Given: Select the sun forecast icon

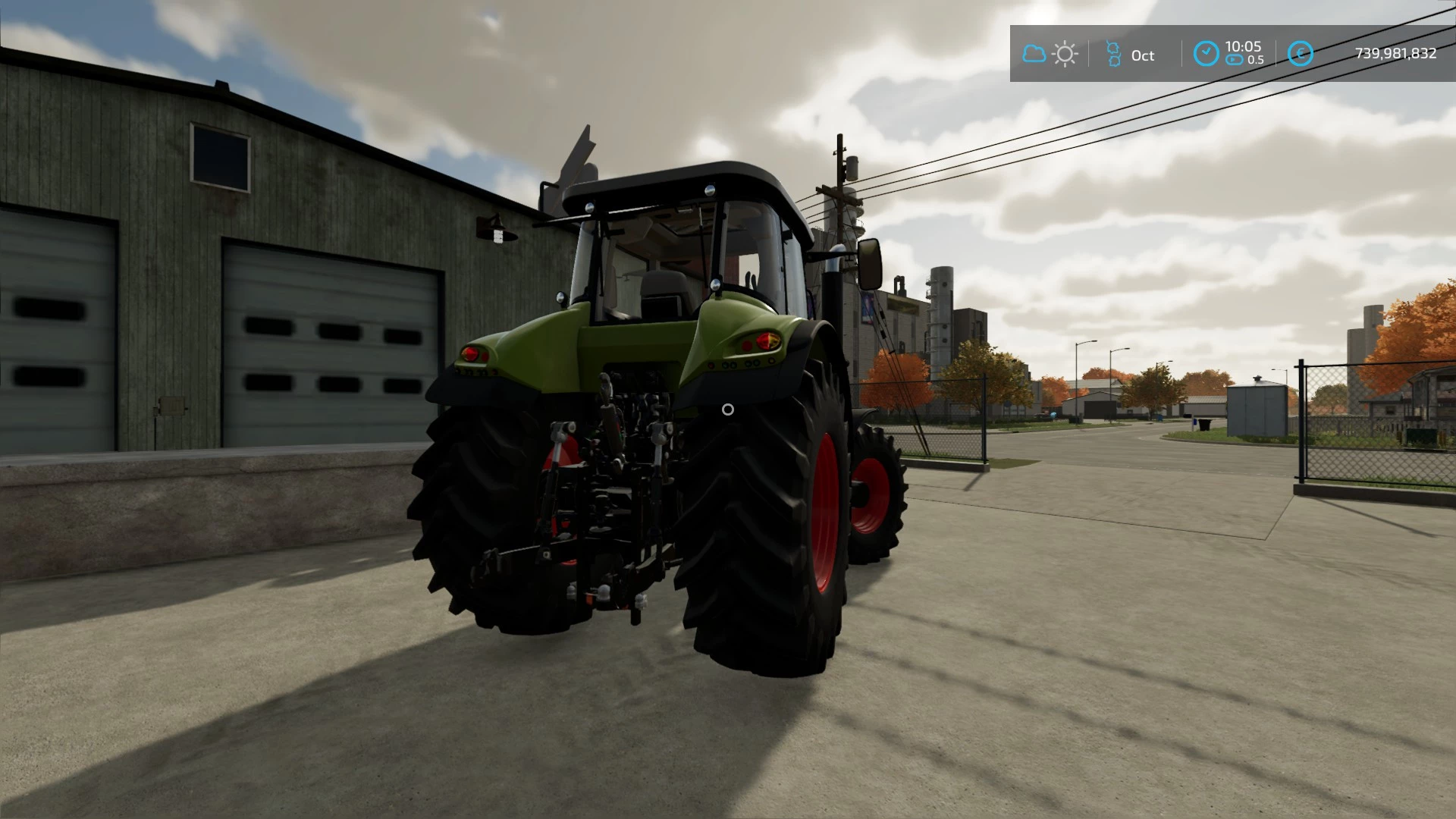Looking at the screenshot, I should [1065, 54].
